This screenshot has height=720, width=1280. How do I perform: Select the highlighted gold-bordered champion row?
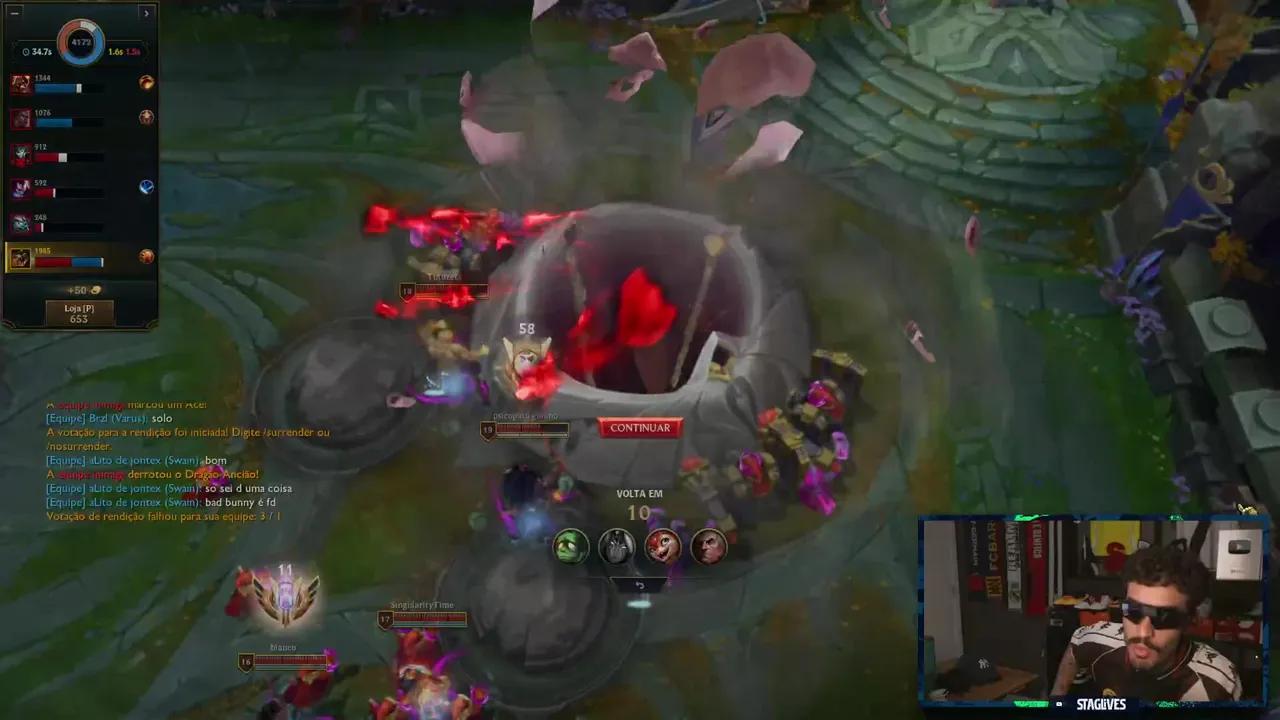pos(80,258)
